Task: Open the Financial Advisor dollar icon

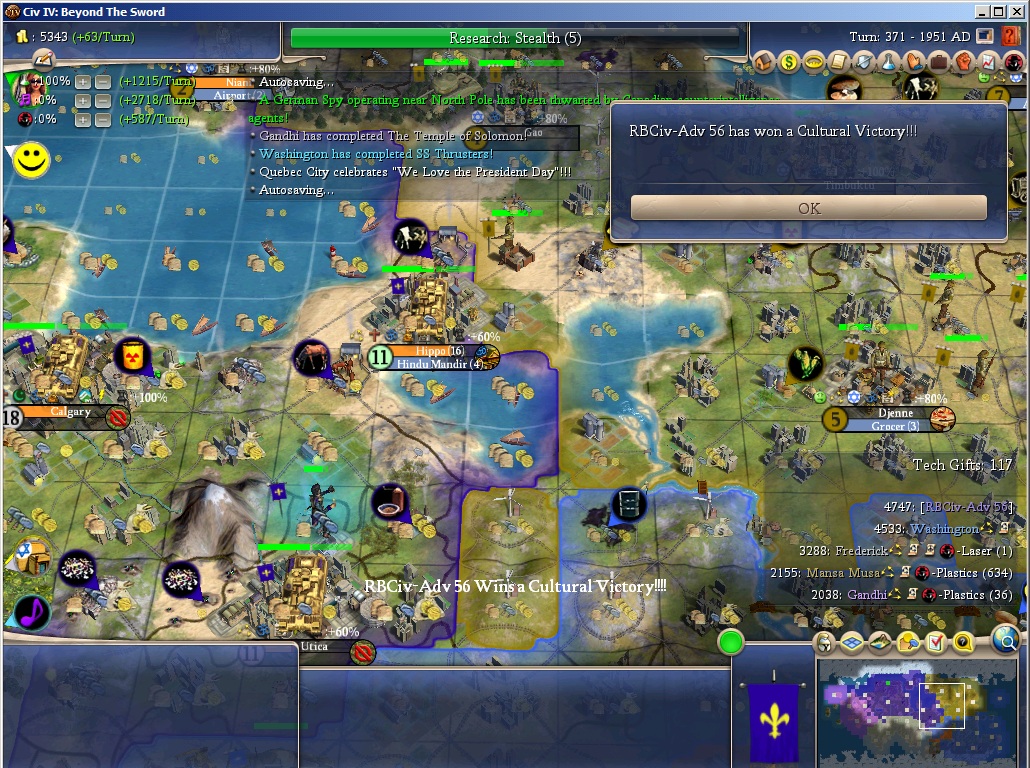Action: [790, 62]
